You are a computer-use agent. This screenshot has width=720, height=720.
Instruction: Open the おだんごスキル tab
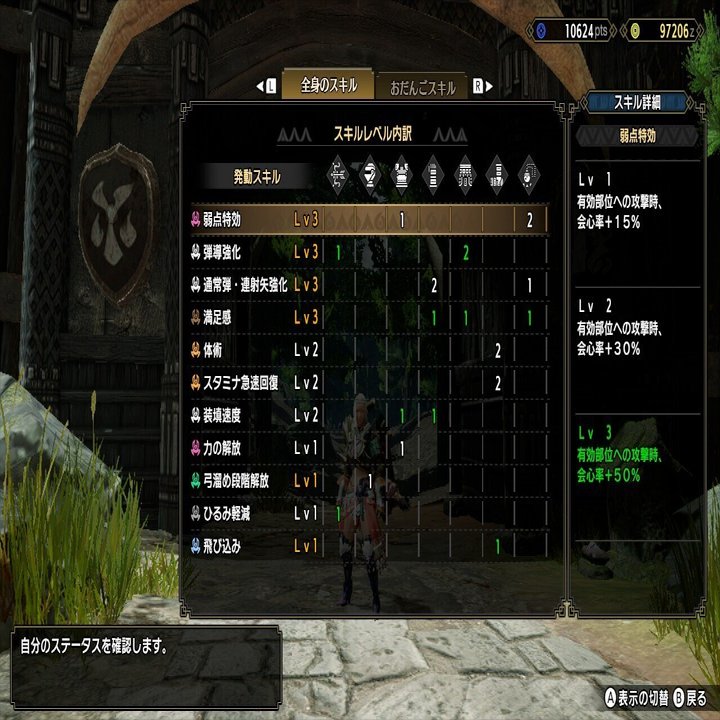(421, 88)
